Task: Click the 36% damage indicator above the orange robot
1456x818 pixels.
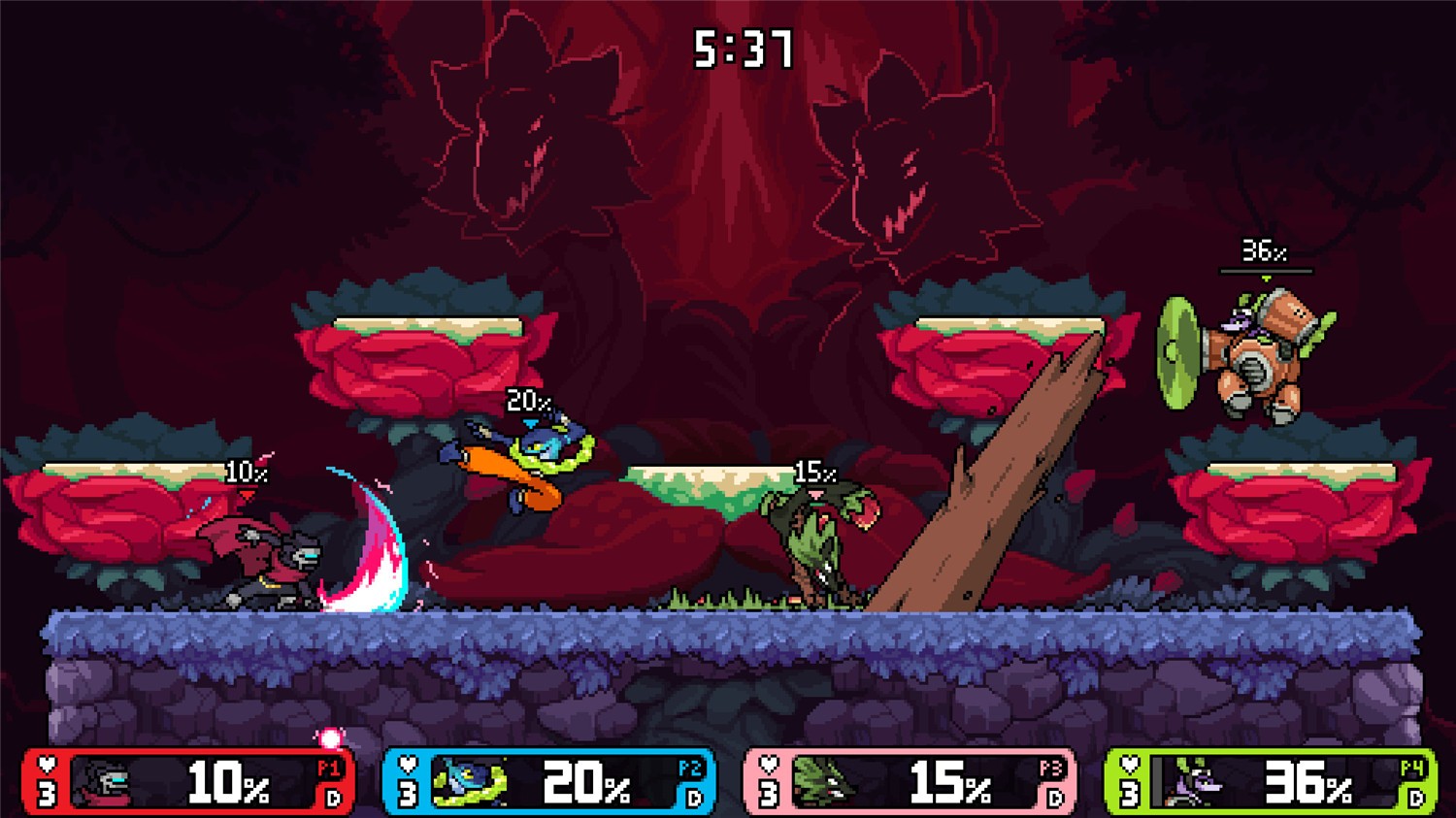Action: point(1263,250)
